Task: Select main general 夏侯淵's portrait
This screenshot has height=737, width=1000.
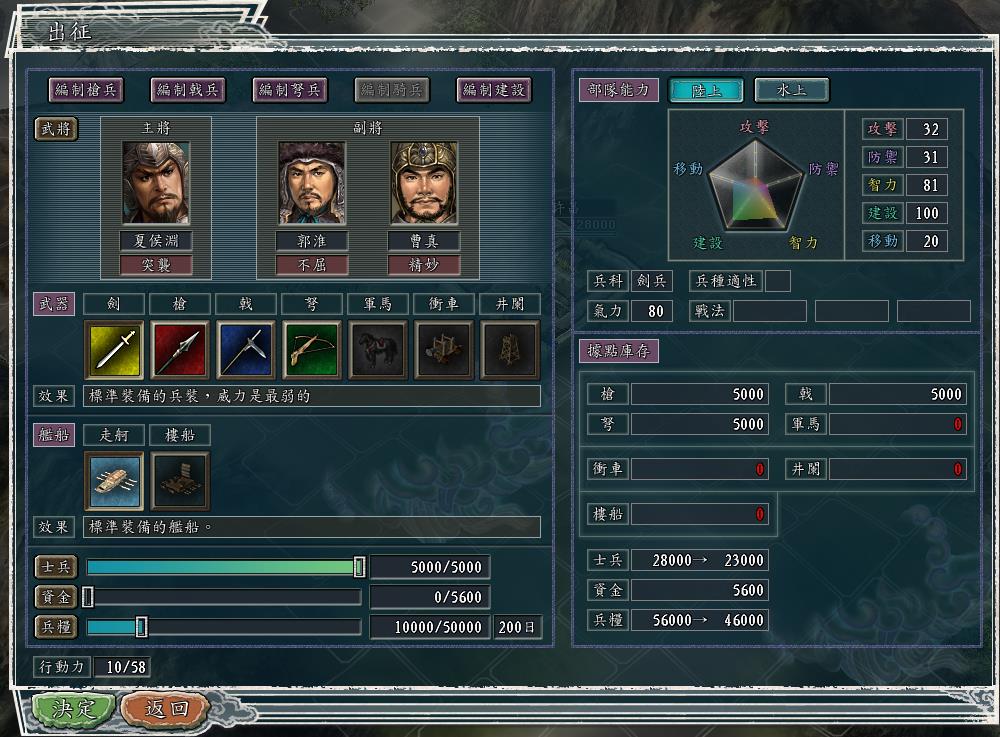Action: (x=155, y=183)
